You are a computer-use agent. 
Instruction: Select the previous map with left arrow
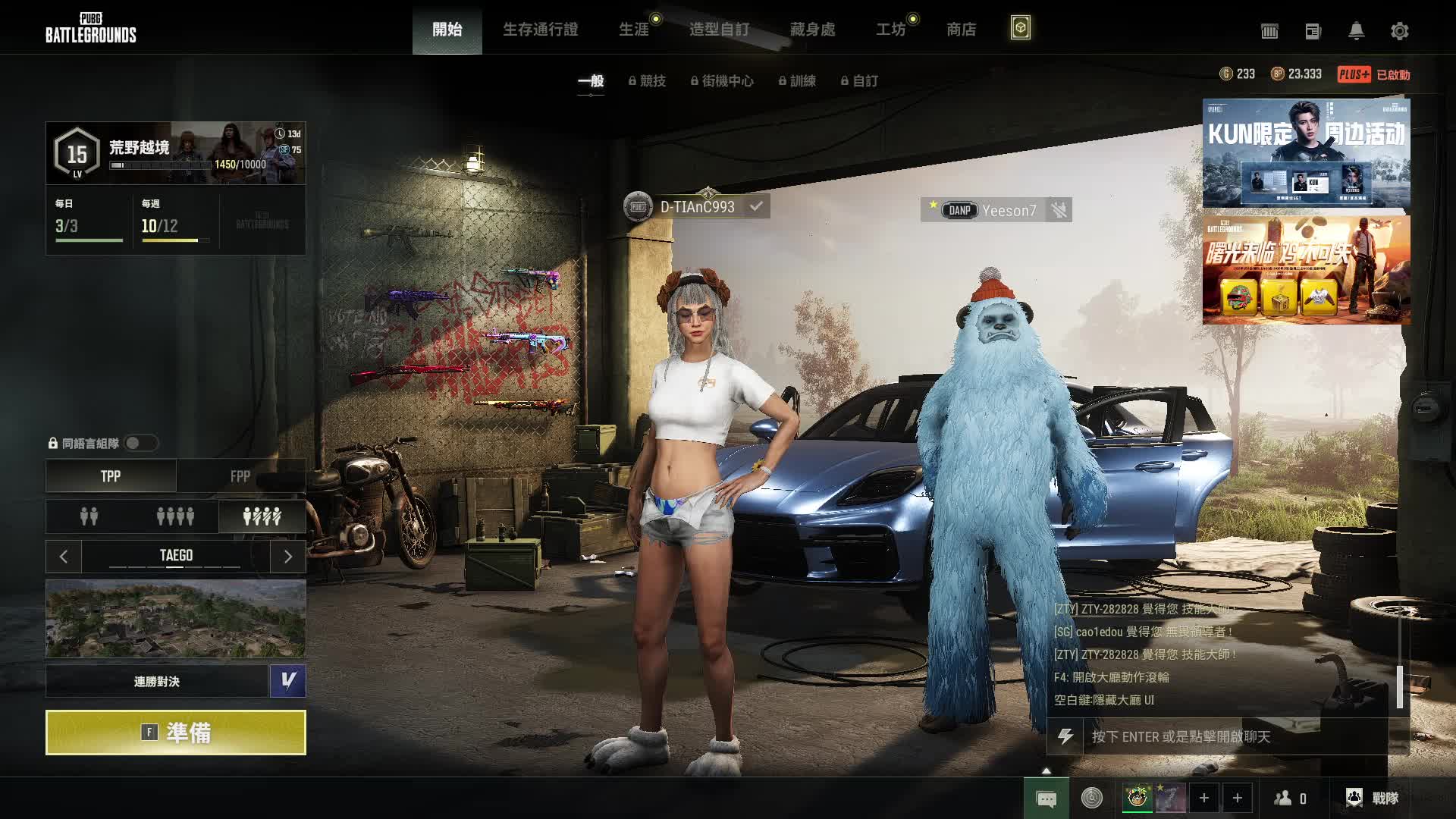point(64,557)
